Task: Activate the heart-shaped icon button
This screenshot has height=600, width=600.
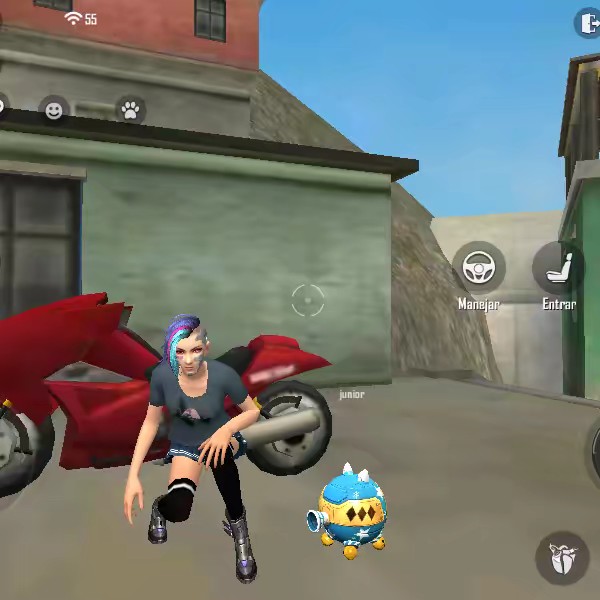Action: [562, 558]
